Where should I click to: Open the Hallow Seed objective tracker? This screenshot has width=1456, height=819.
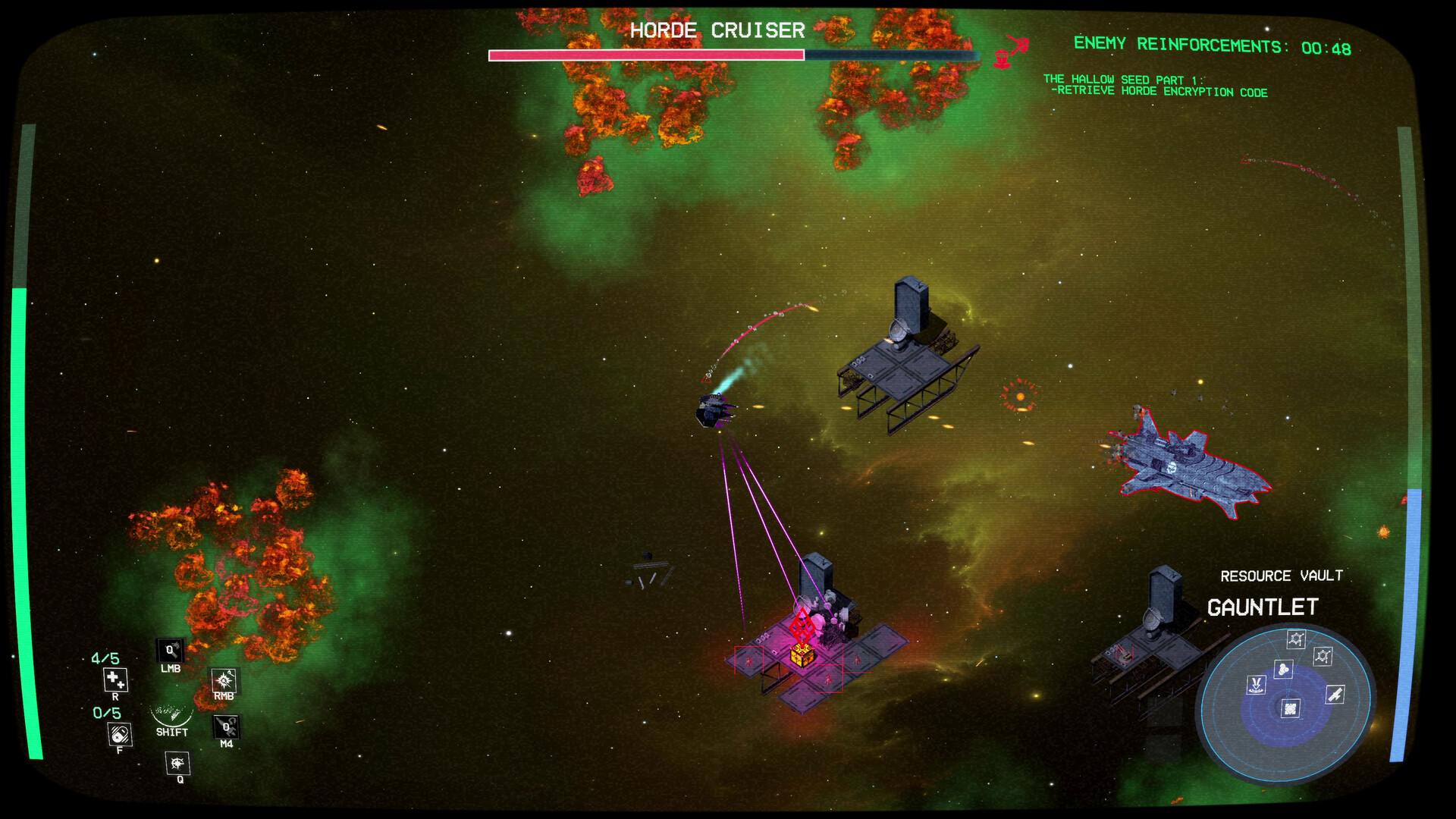[1155, 86]
